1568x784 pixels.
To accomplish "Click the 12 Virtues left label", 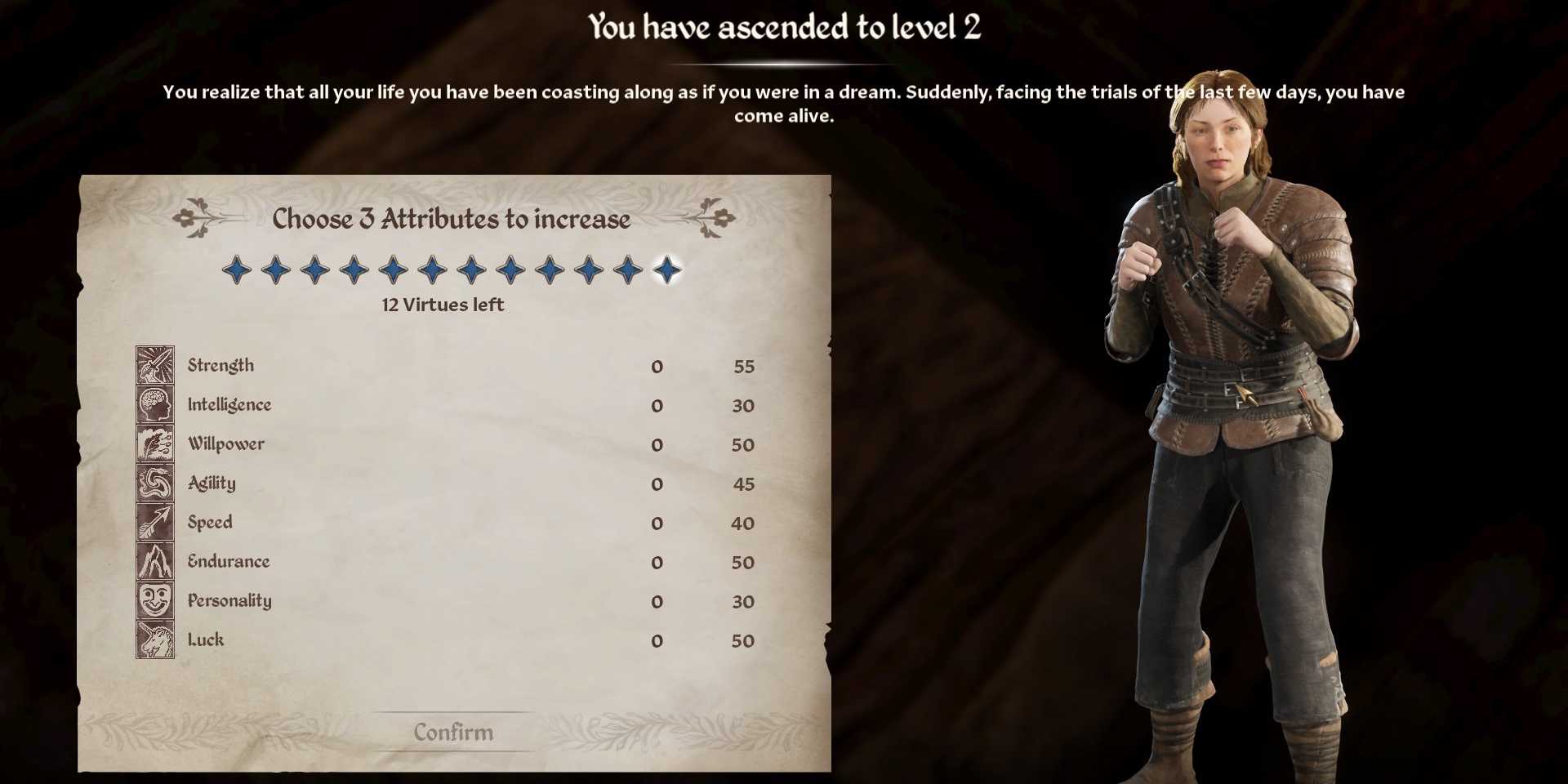I will 441,305.
